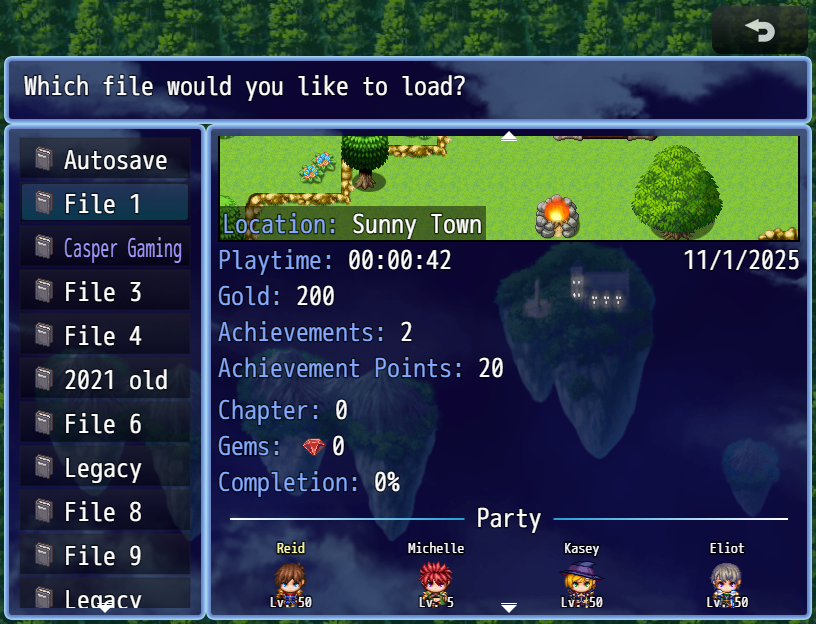Viewport: 816px width, 624px height.
Task: Click the up arrow above the location preview
Action: pyautogui.click(x=509, y=136)
